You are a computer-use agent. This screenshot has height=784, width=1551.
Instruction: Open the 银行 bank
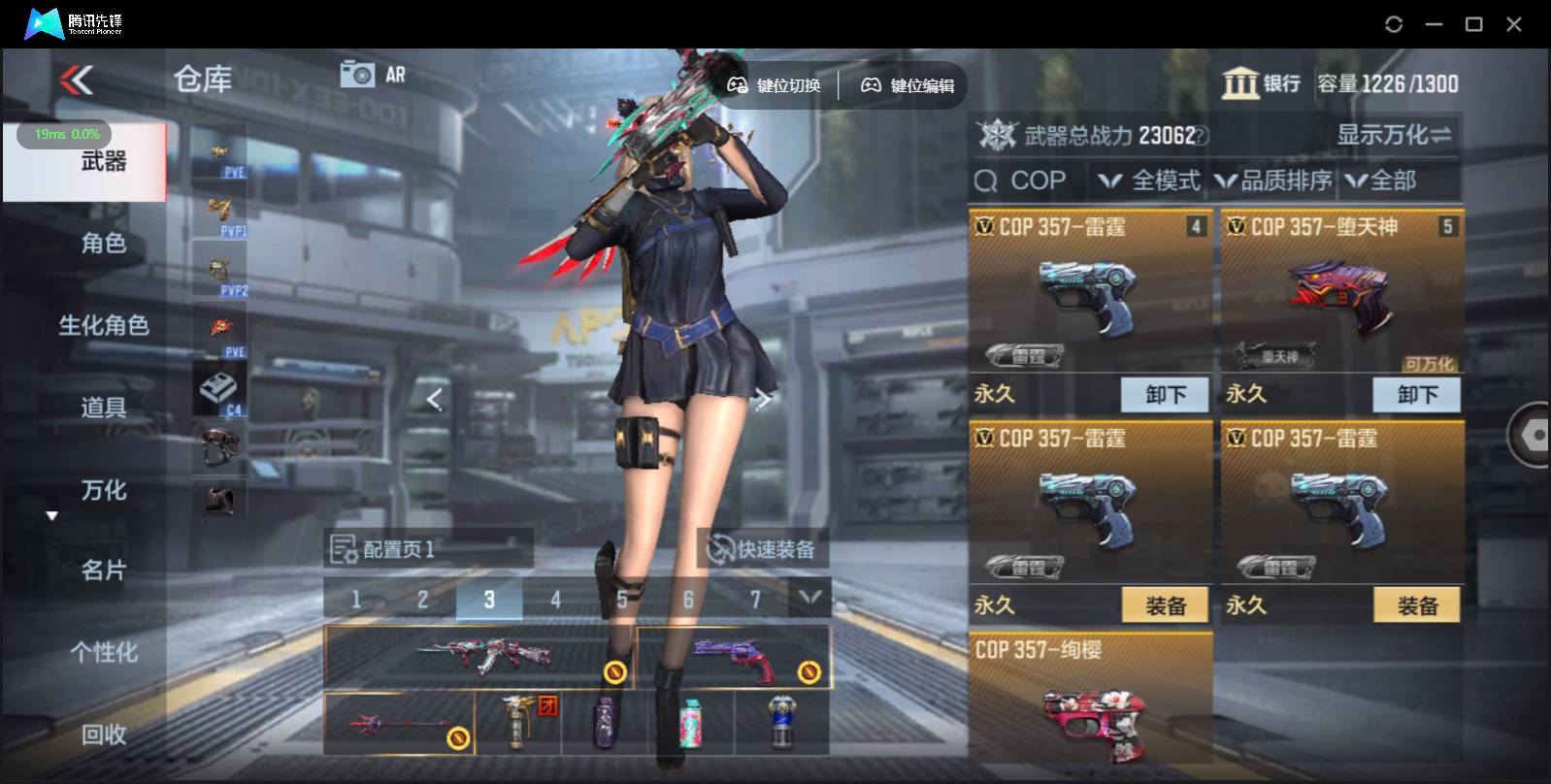point(1261,83)
